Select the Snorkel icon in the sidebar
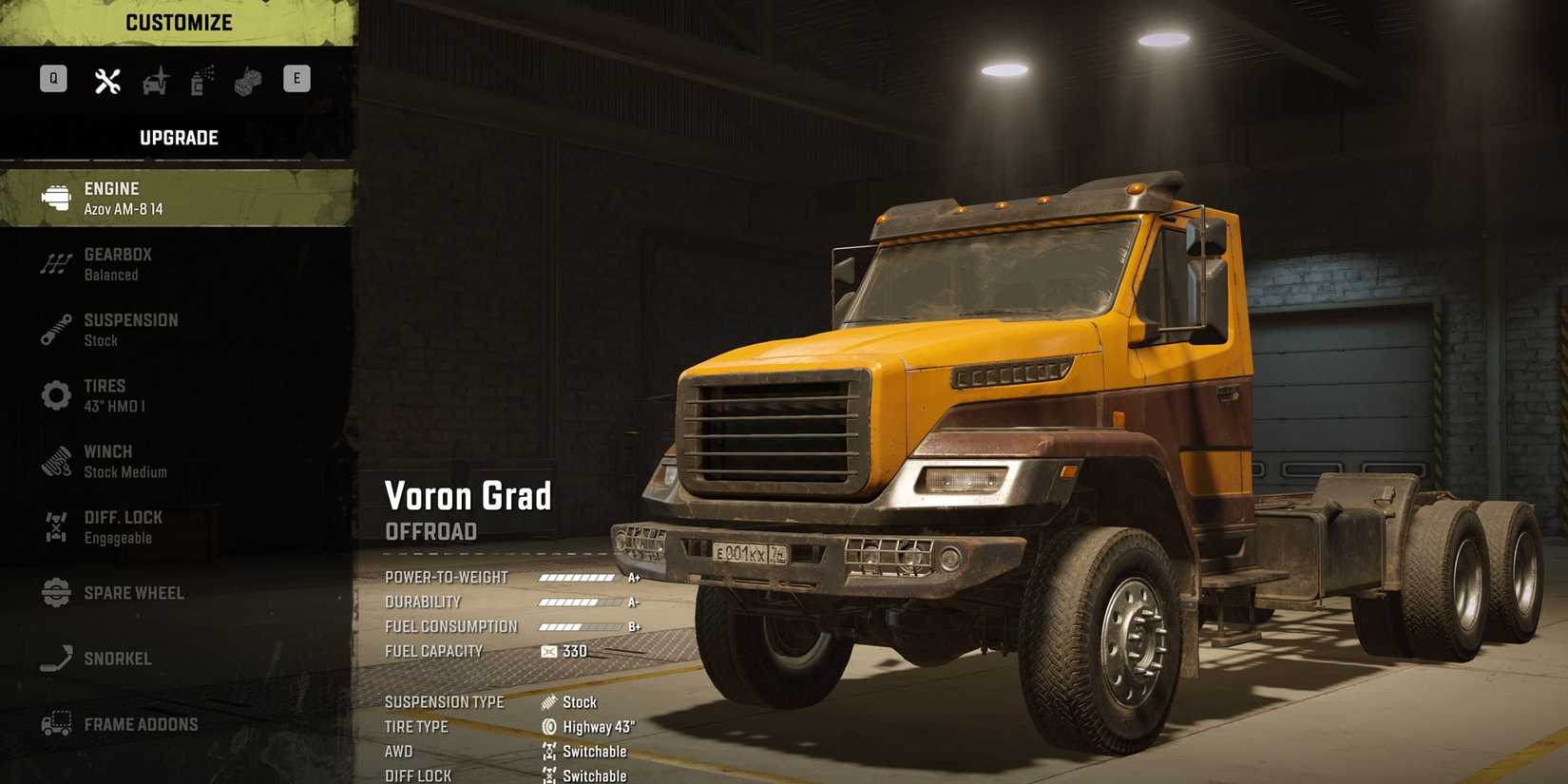1568x784 pixels. (x=54, y=658)
